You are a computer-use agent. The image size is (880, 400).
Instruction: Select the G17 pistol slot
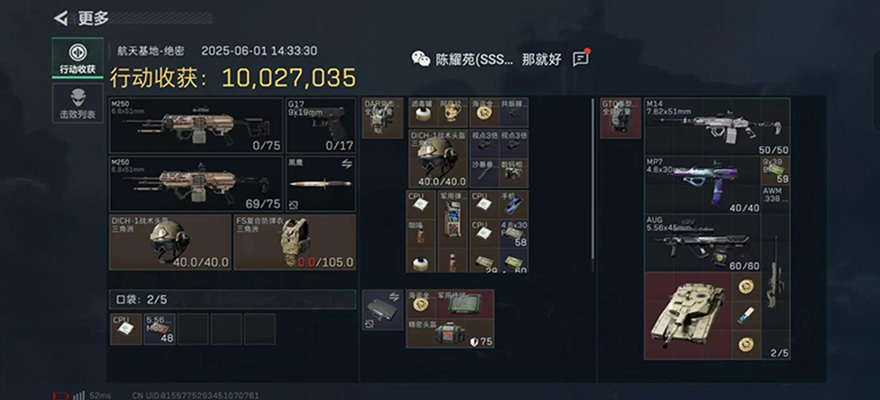tap(320, 125)
